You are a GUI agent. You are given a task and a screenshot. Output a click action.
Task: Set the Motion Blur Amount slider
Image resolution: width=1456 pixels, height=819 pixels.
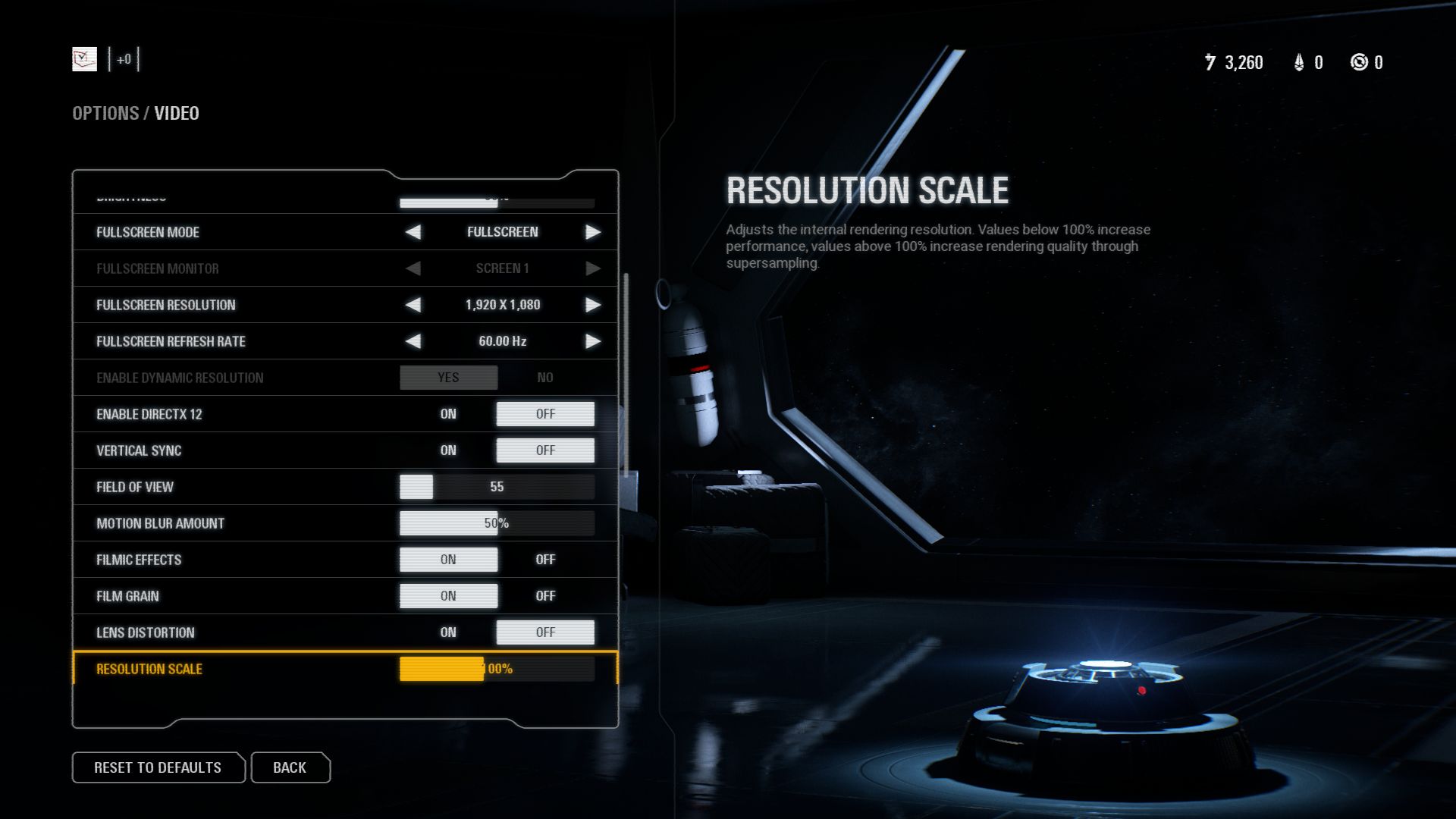tap(497, 523)
